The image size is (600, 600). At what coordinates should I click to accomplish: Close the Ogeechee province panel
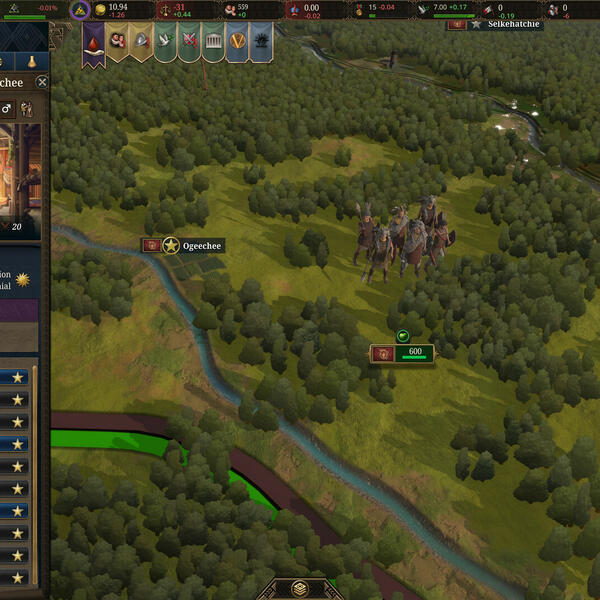pos(42,83)
